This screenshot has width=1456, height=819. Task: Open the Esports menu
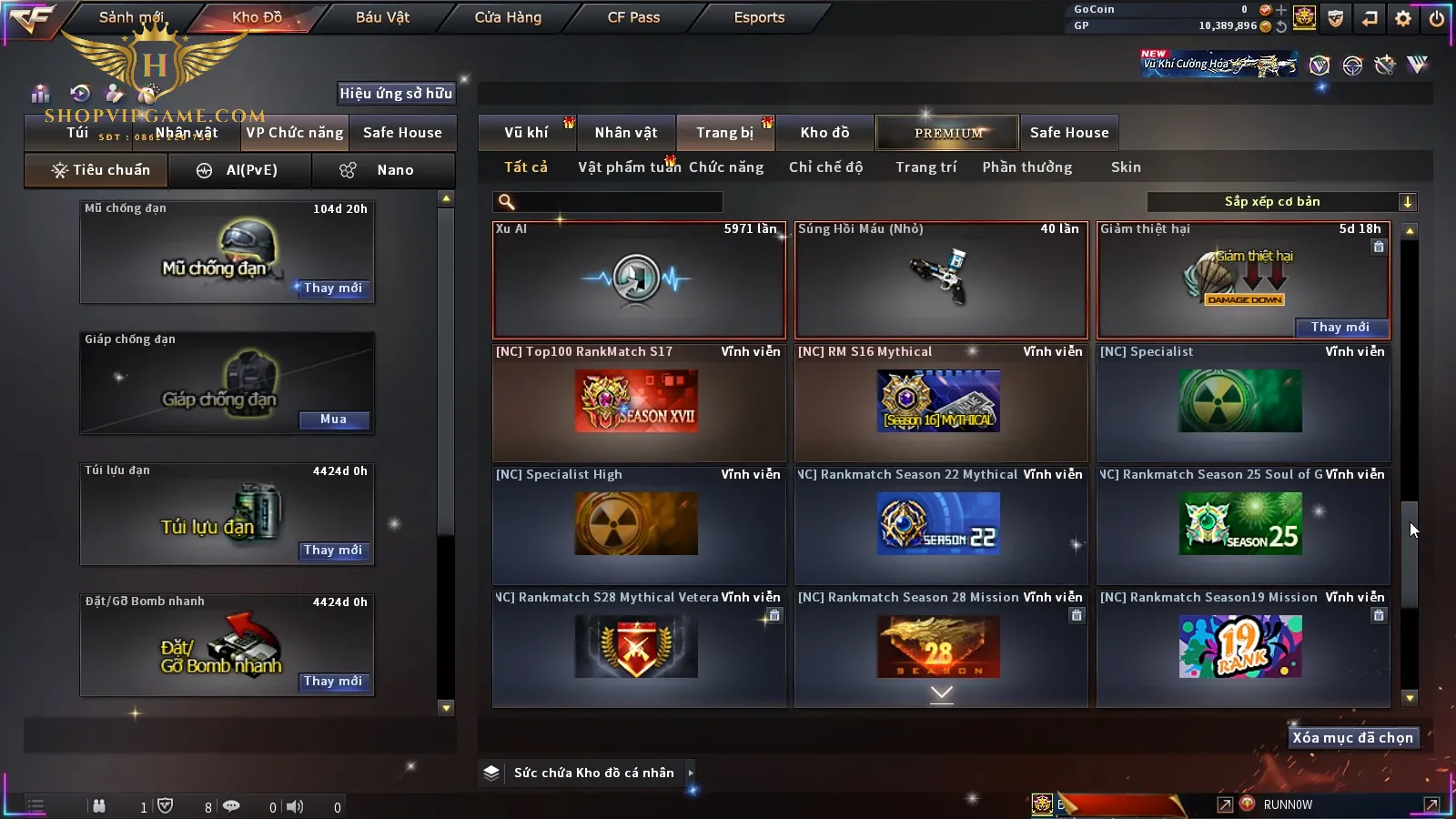click(x=759, y=17)
